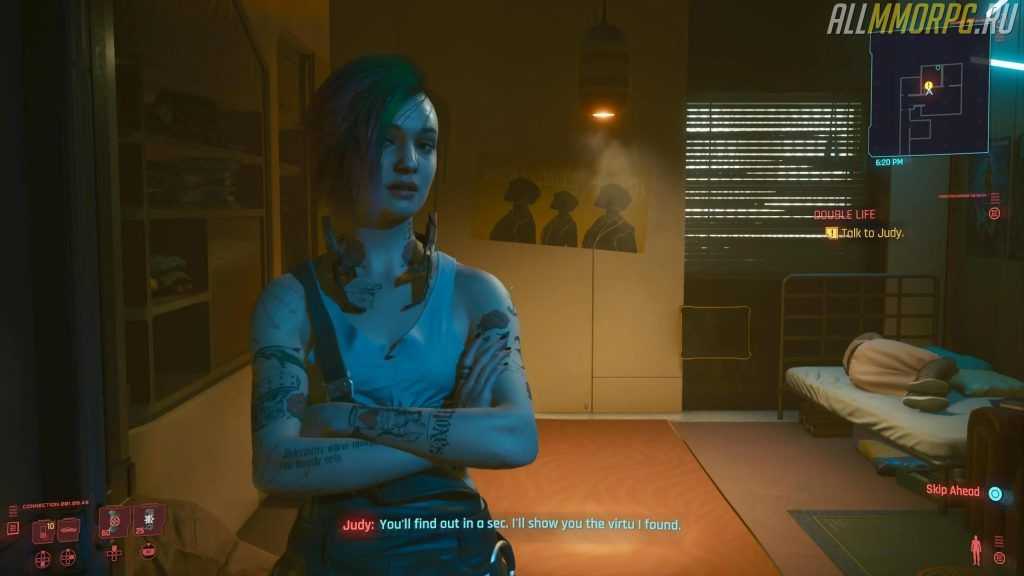1024x576 pixels.
Task: Select the yellow quest marker on the minimap
Action: tap(929, 86)
